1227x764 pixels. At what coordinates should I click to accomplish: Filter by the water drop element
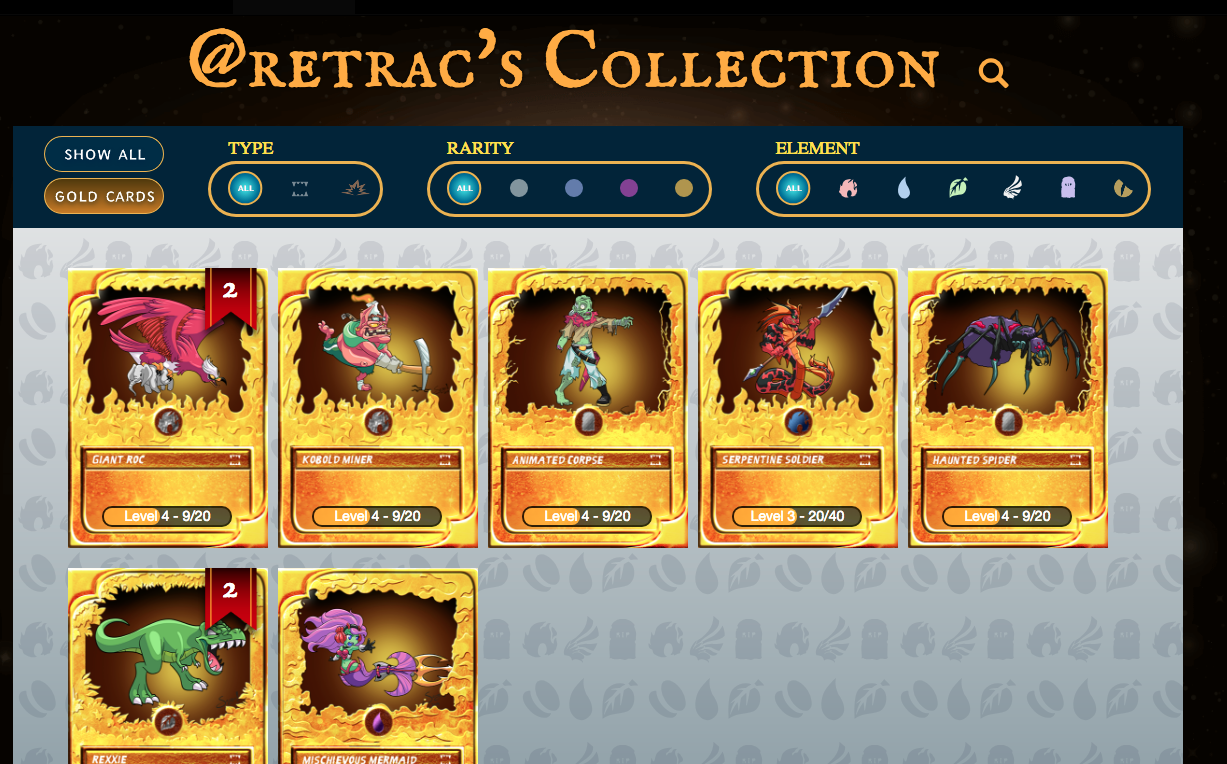click(x=904, y=188)
